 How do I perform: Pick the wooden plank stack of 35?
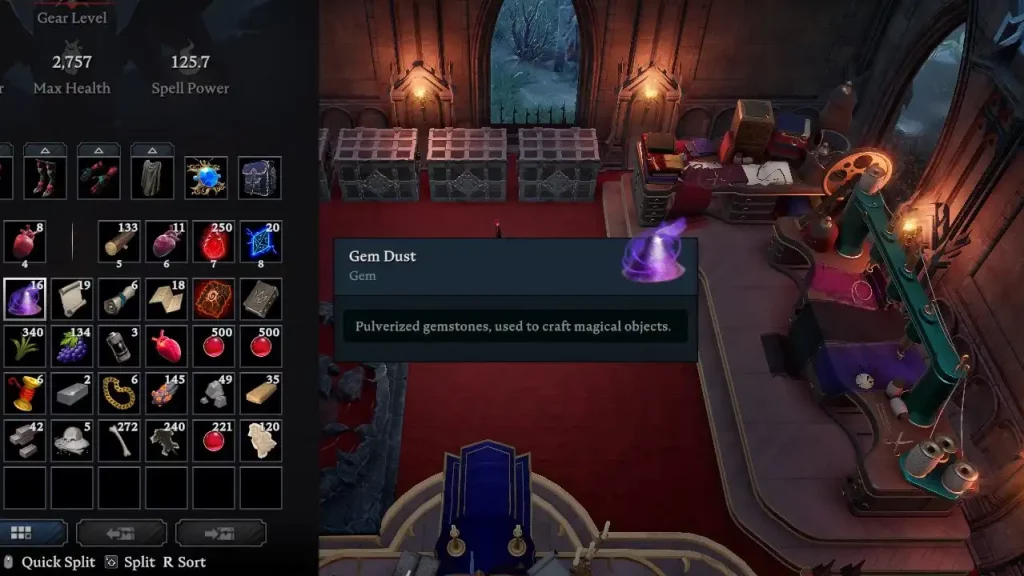260,392
